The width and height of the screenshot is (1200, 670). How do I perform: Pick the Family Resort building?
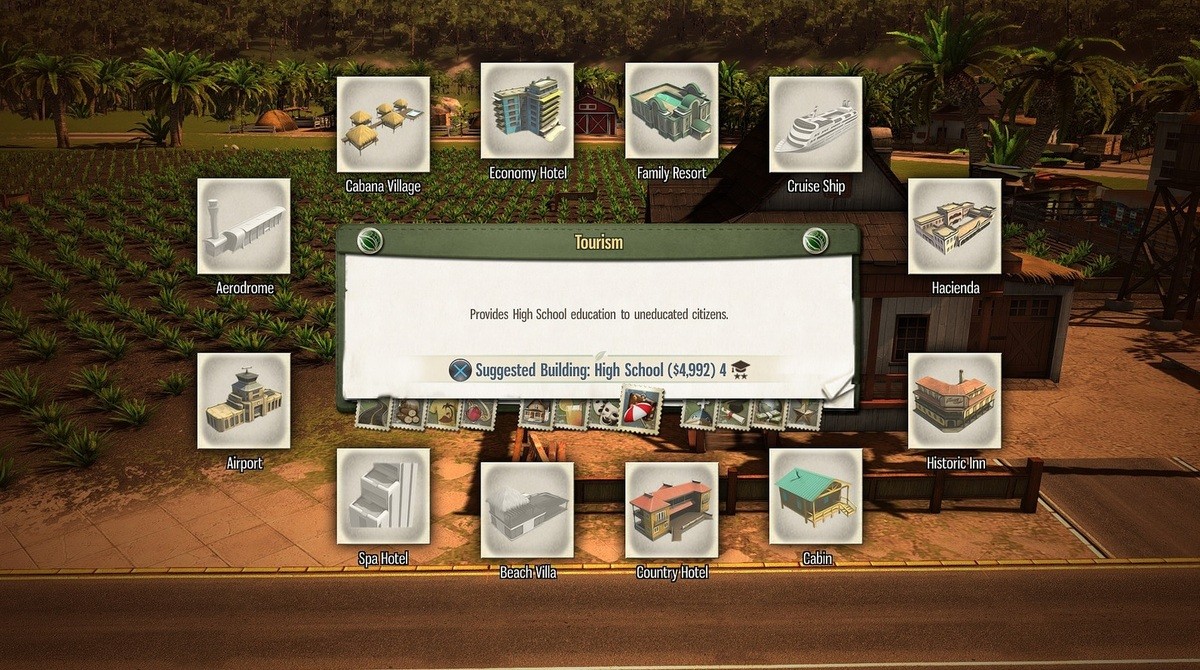point(671,111)
